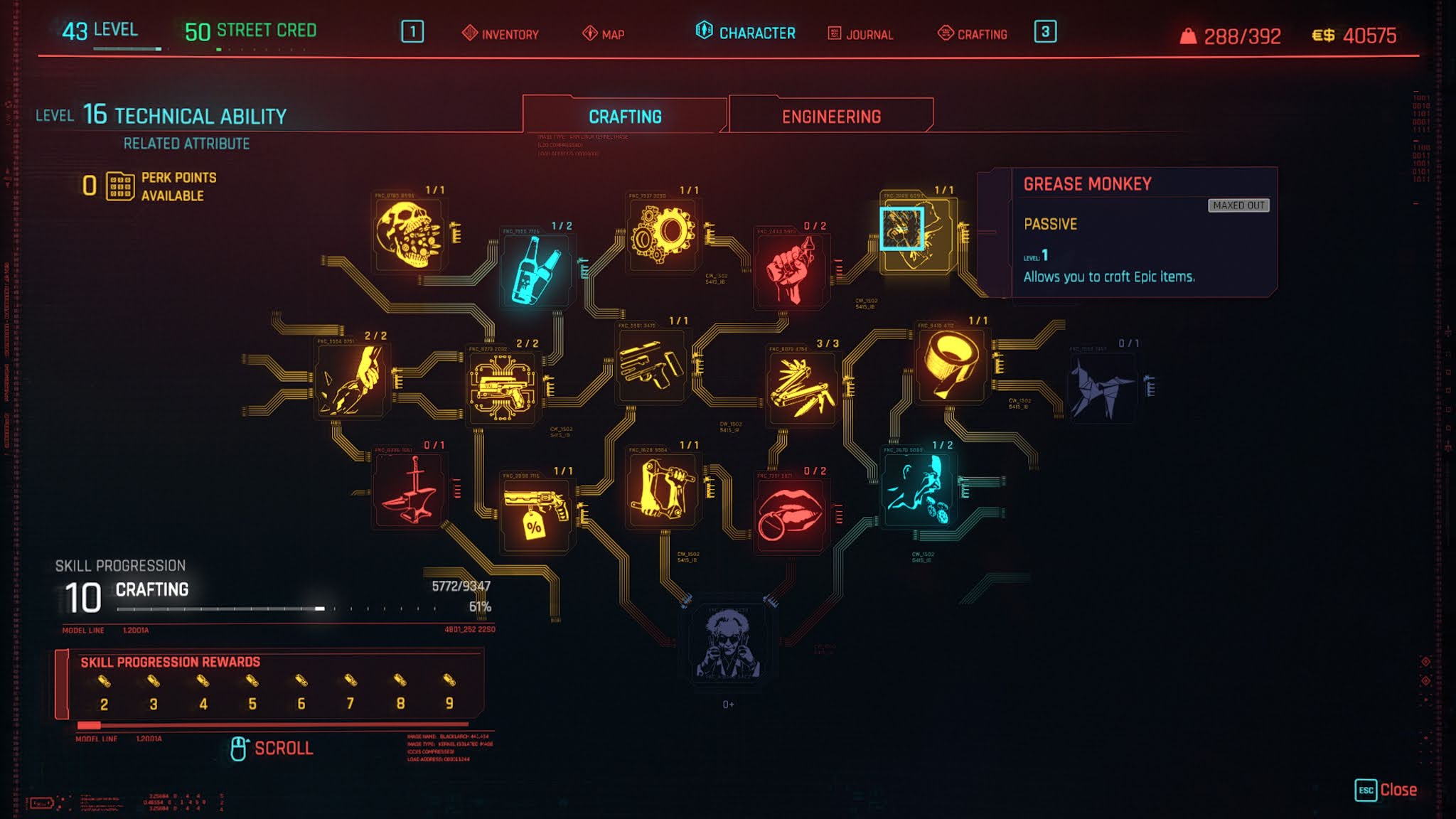Close the screen with the Close button

click(1386, 790)
